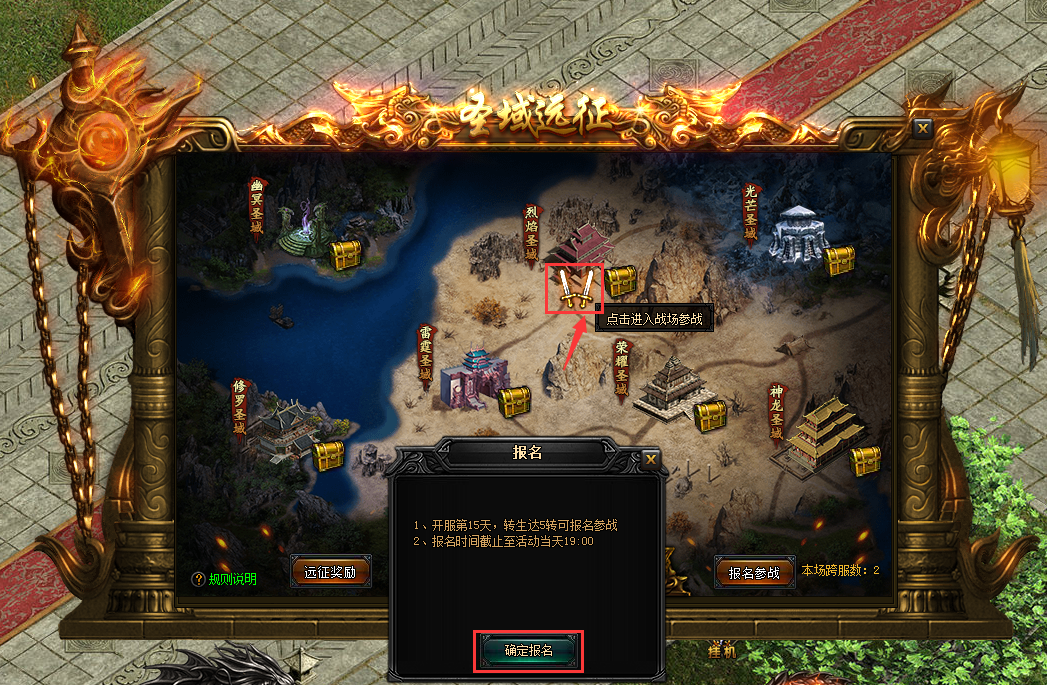Select the 修罗圣城 city on map
The image size is (1047, 685).
pos(279,427)
